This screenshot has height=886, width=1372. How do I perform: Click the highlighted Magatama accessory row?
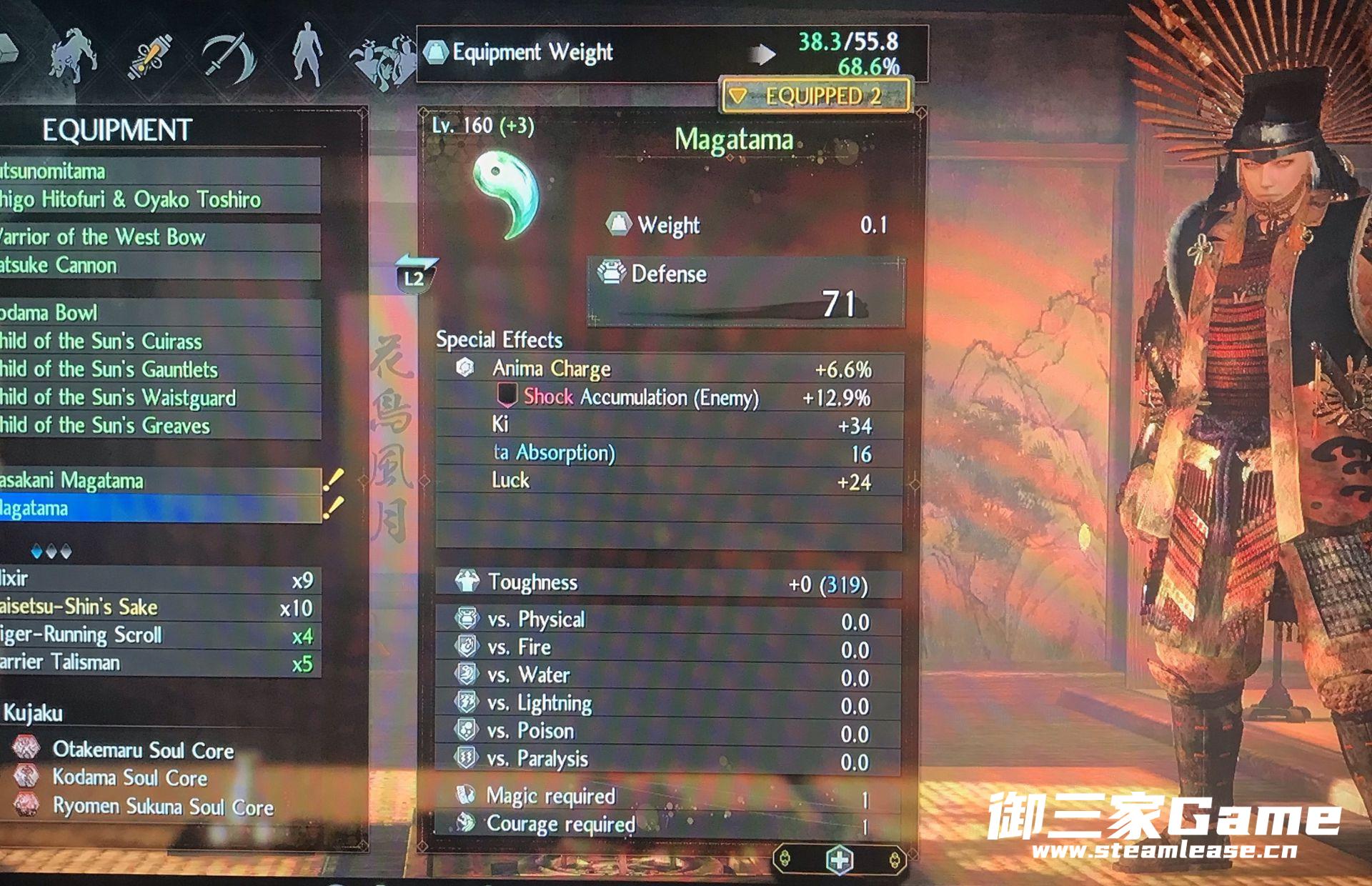pos(157,509)
